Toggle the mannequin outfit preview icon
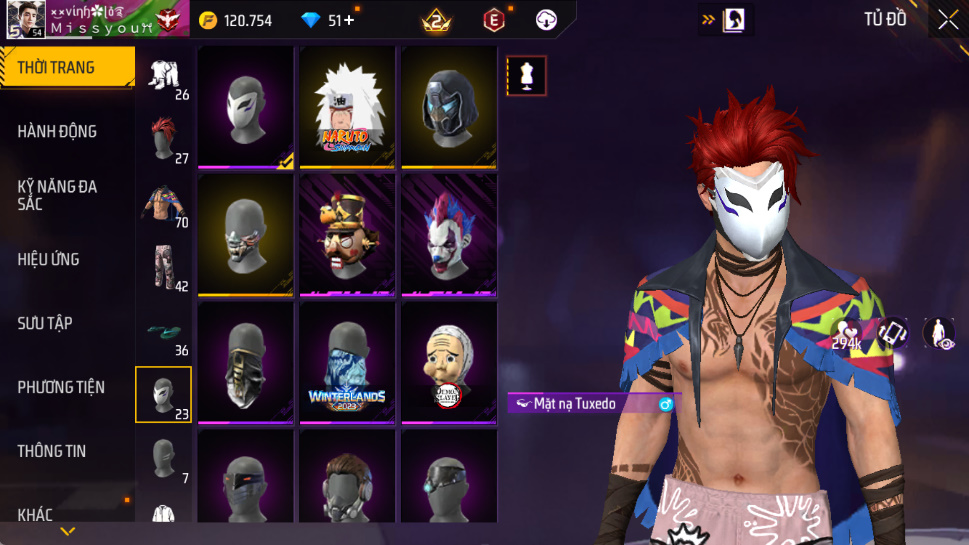This screenshot has width=969, height=545. pyautogui.click(x=526, y=75)
